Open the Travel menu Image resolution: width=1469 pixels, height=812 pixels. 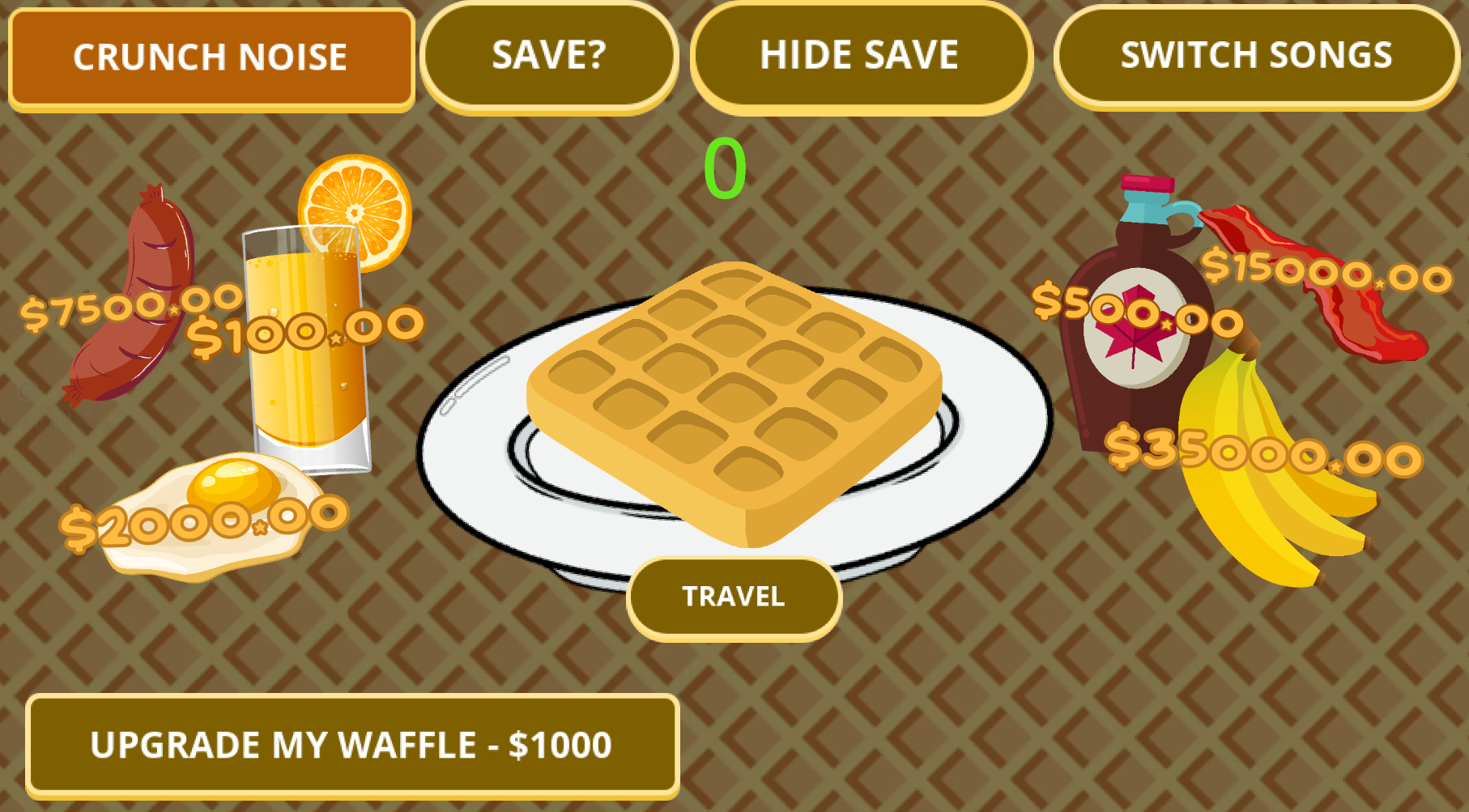(x=734, y=597)
